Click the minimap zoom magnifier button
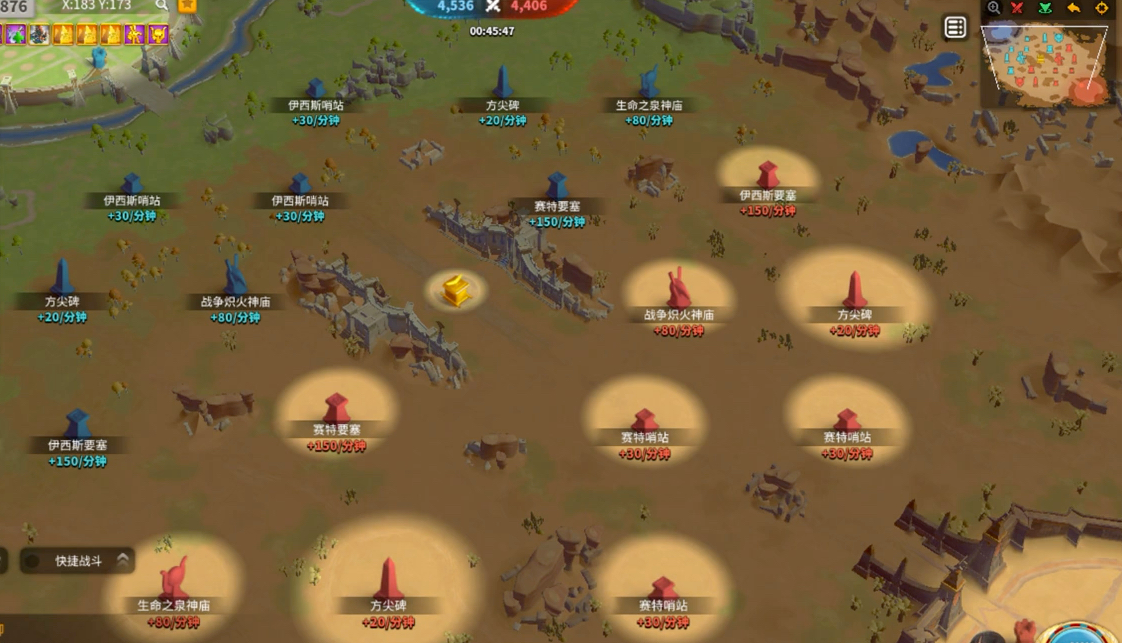Viewport: 1122px width, 643px height. [x=993, y=8]
